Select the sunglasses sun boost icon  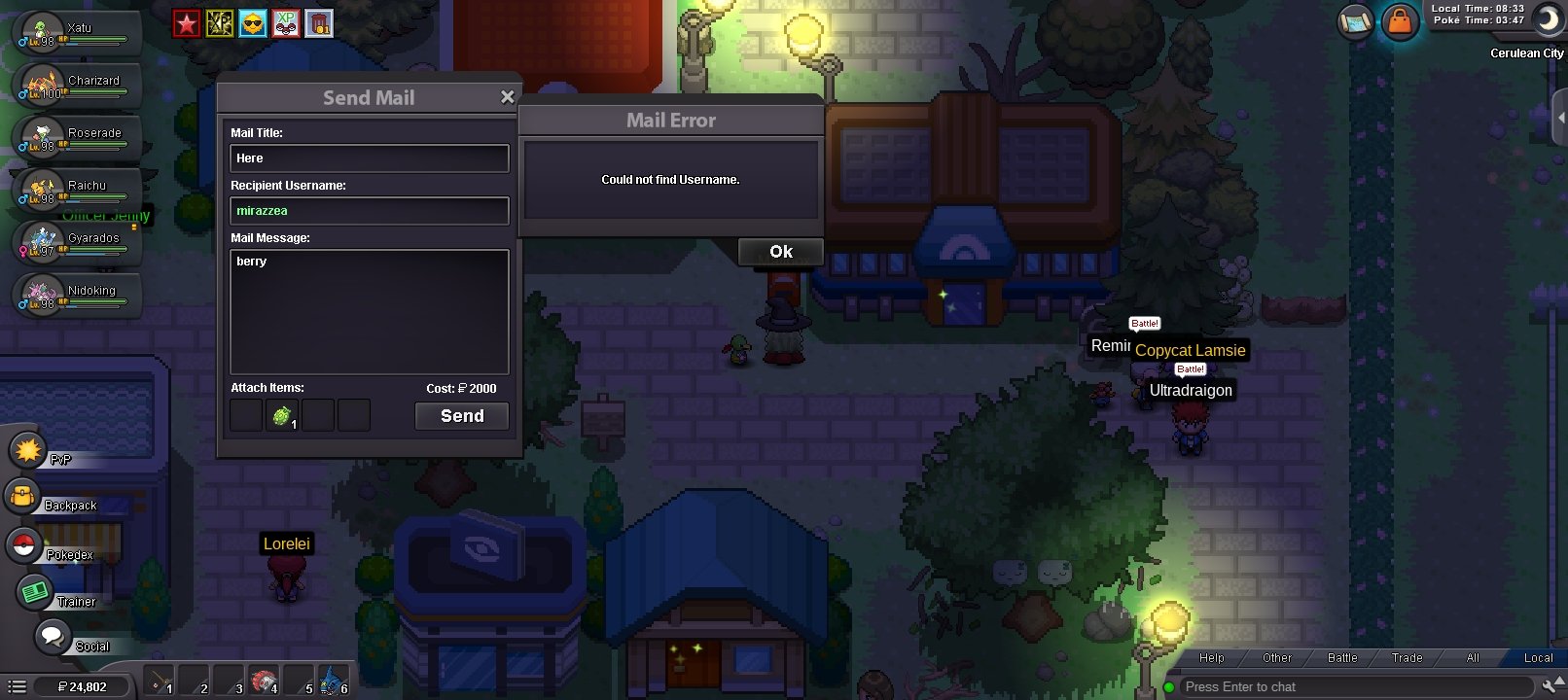tap(253, 21)
